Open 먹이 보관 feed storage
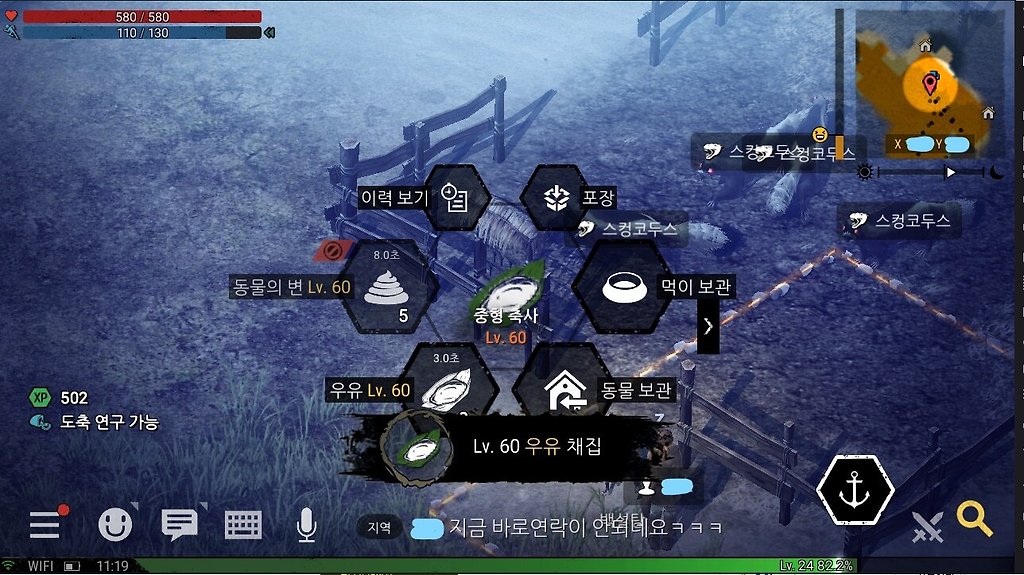 [620, 287]
